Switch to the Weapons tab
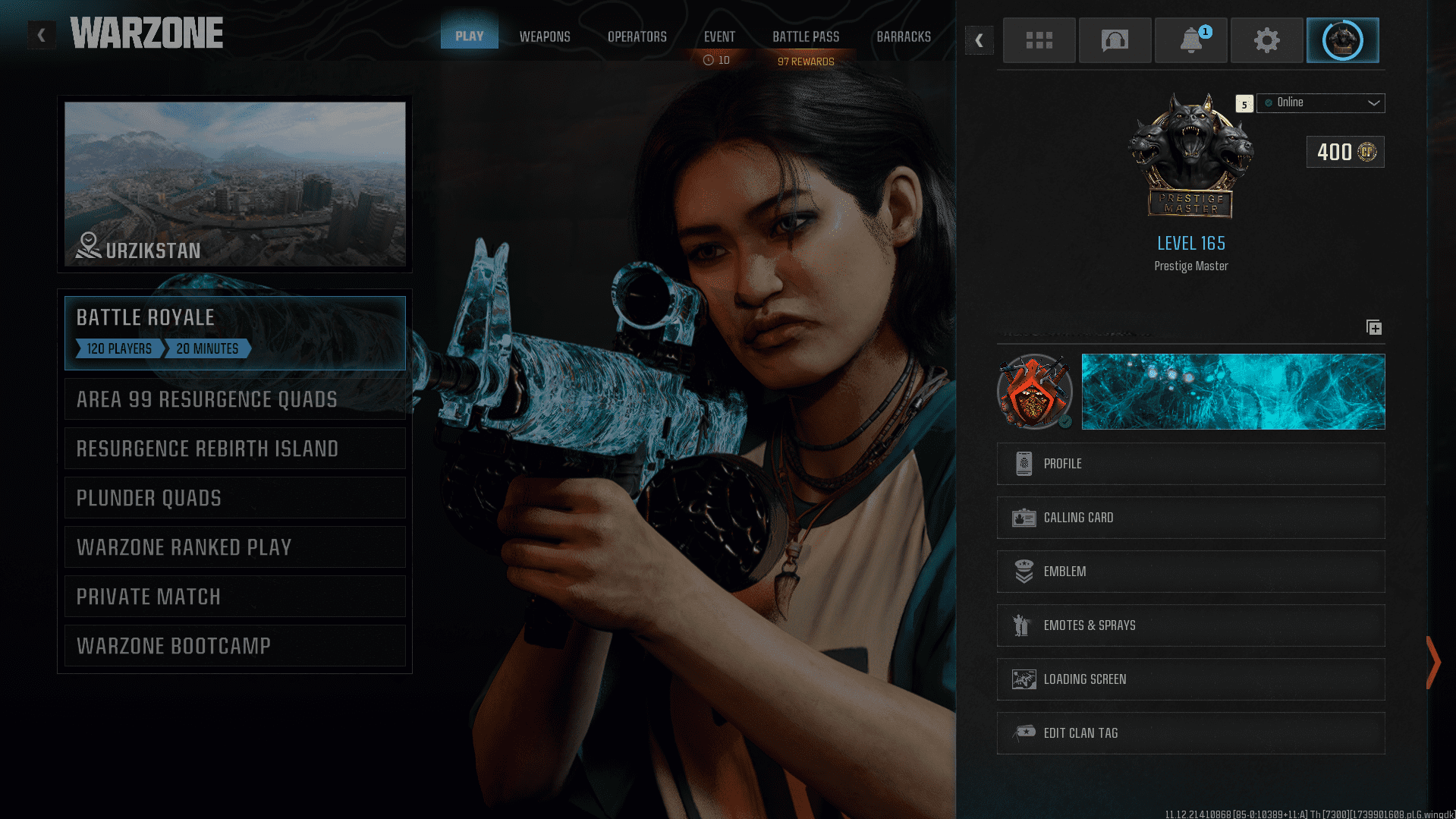This screenshot has width=1456, height=819. pyautogui.click(x=544, y=36)
